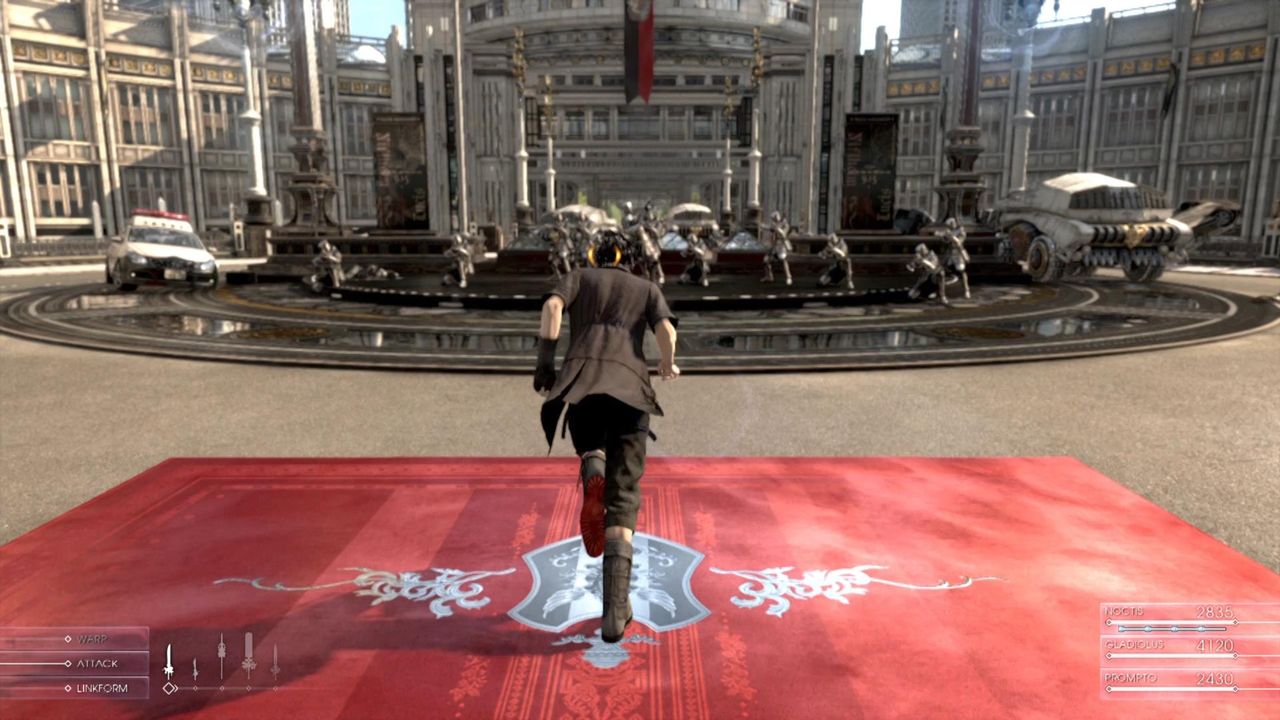Click the NOCTIS name label
The width and height of the screenshot is (1280, 720).
pyautogui.click(x=1124, y=612)
